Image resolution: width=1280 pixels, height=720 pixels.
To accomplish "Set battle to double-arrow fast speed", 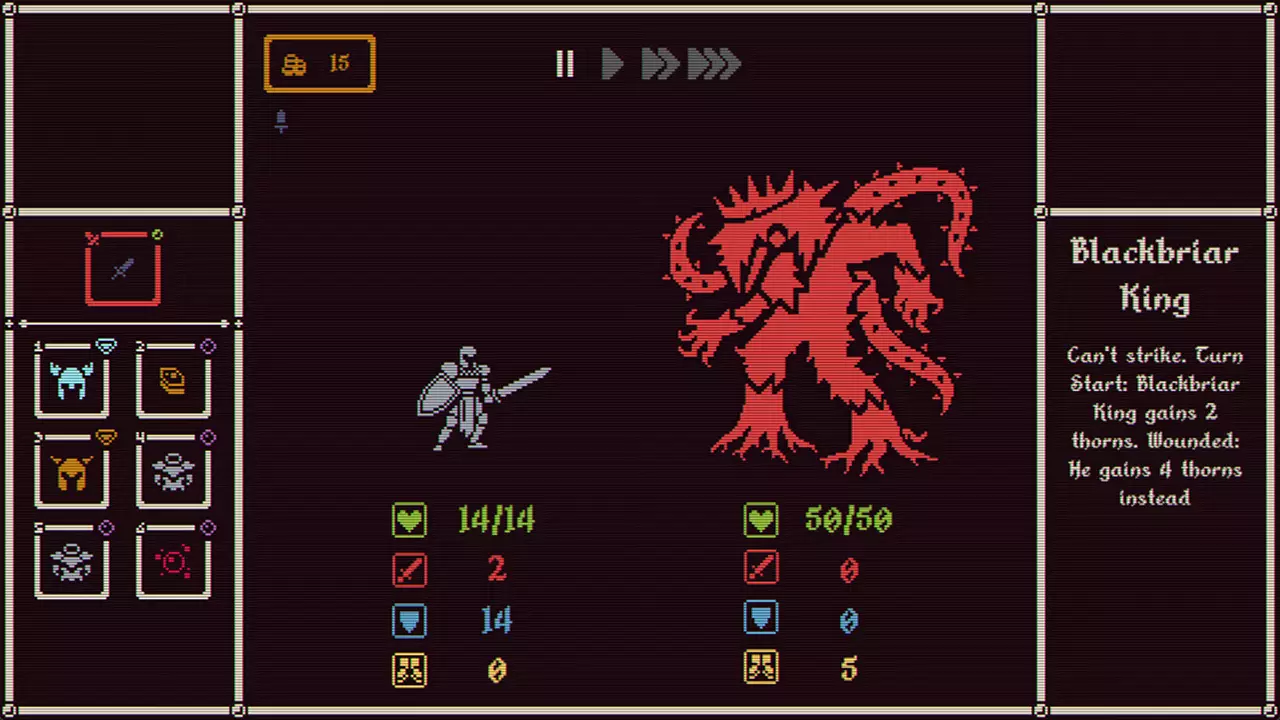I will pos(660,65).
